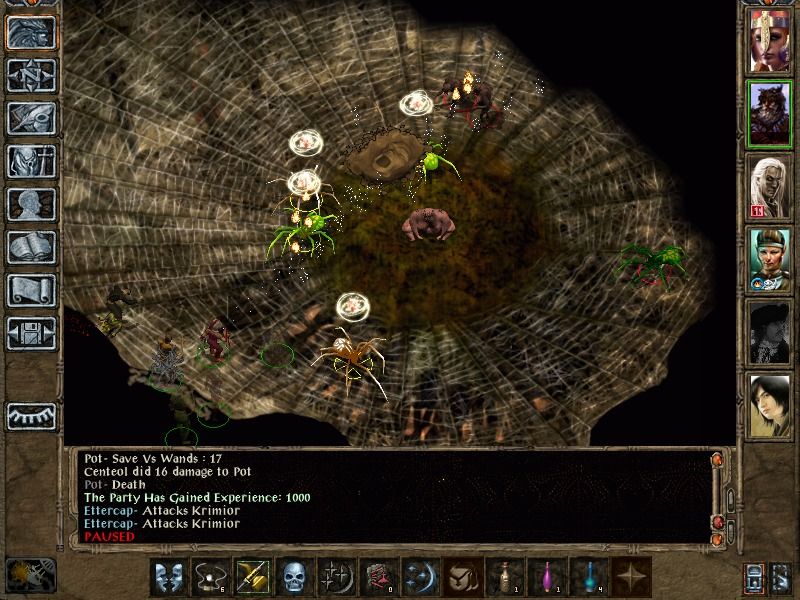Open the inventory screen

tap(31, 161)
